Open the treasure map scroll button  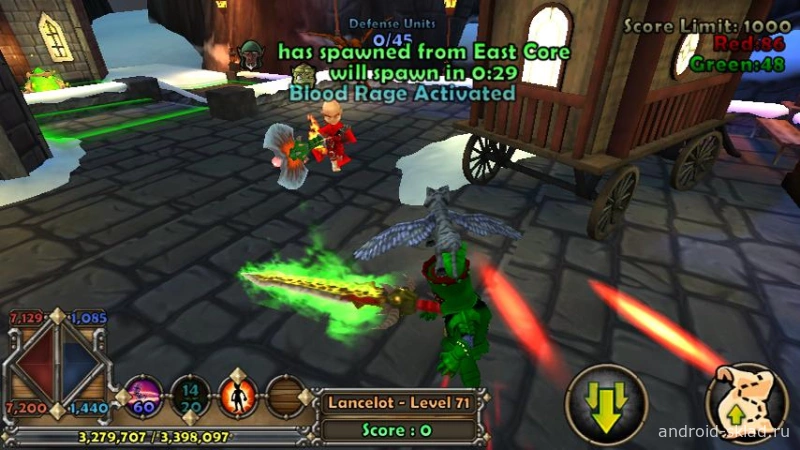747,400
